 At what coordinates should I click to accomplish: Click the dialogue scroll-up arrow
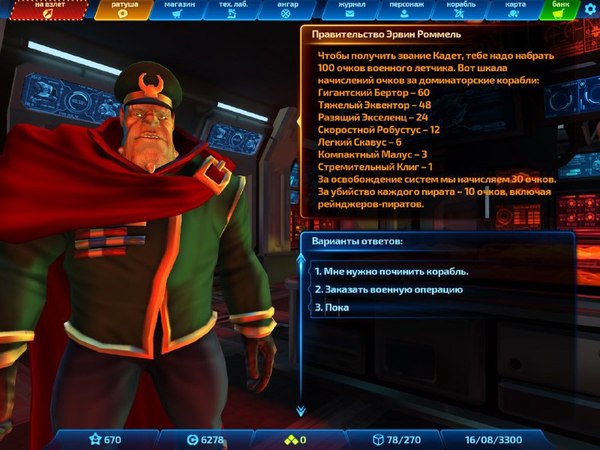click(x=299, y=258)
